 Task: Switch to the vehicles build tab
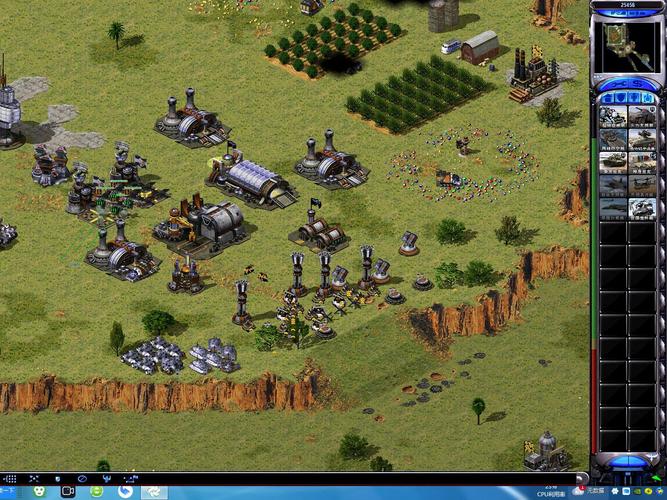(648, 98)
